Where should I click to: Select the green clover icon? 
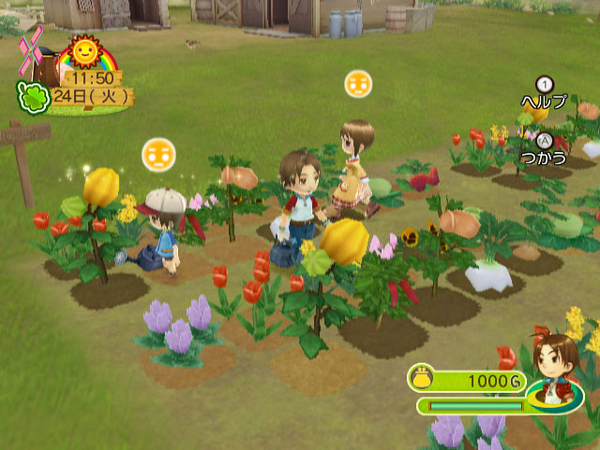point(31,98)
